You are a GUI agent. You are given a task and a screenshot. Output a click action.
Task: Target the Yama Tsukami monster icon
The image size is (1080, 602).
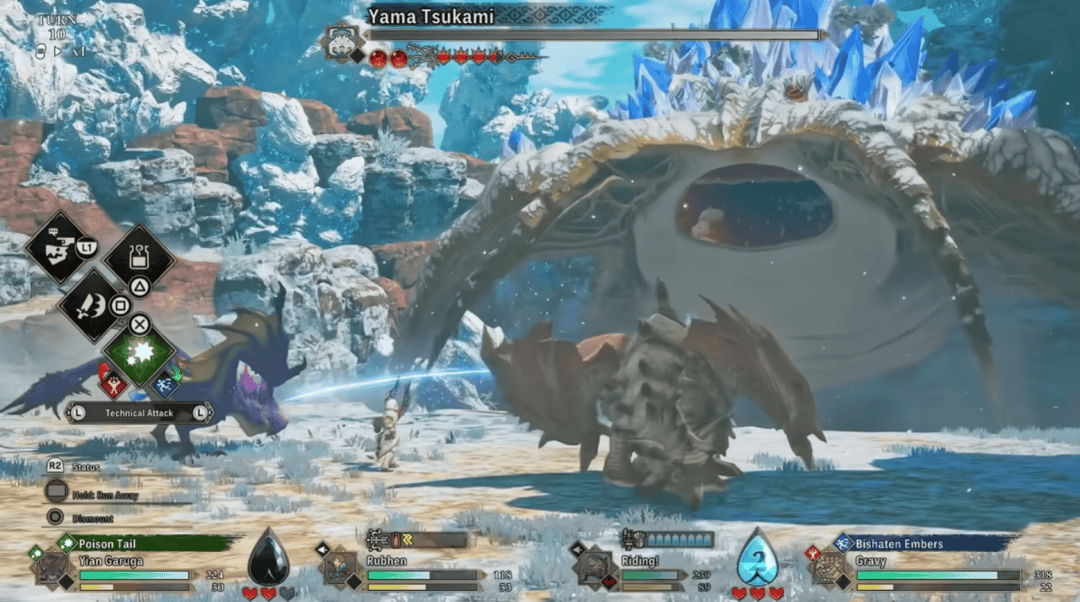343,42
